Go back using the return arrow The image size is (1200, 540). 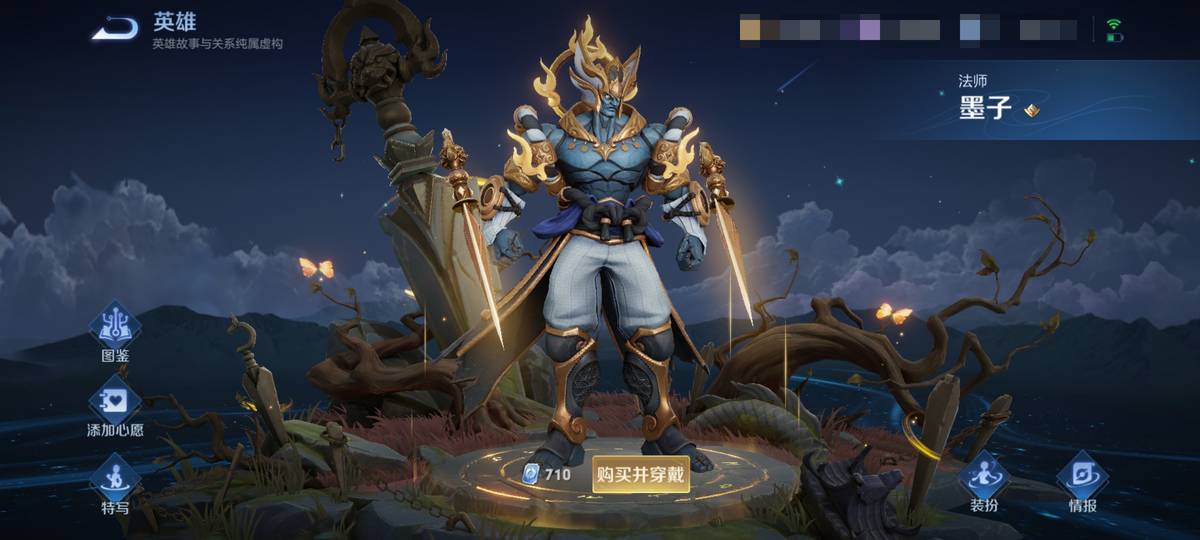click(x=116, y=29)
